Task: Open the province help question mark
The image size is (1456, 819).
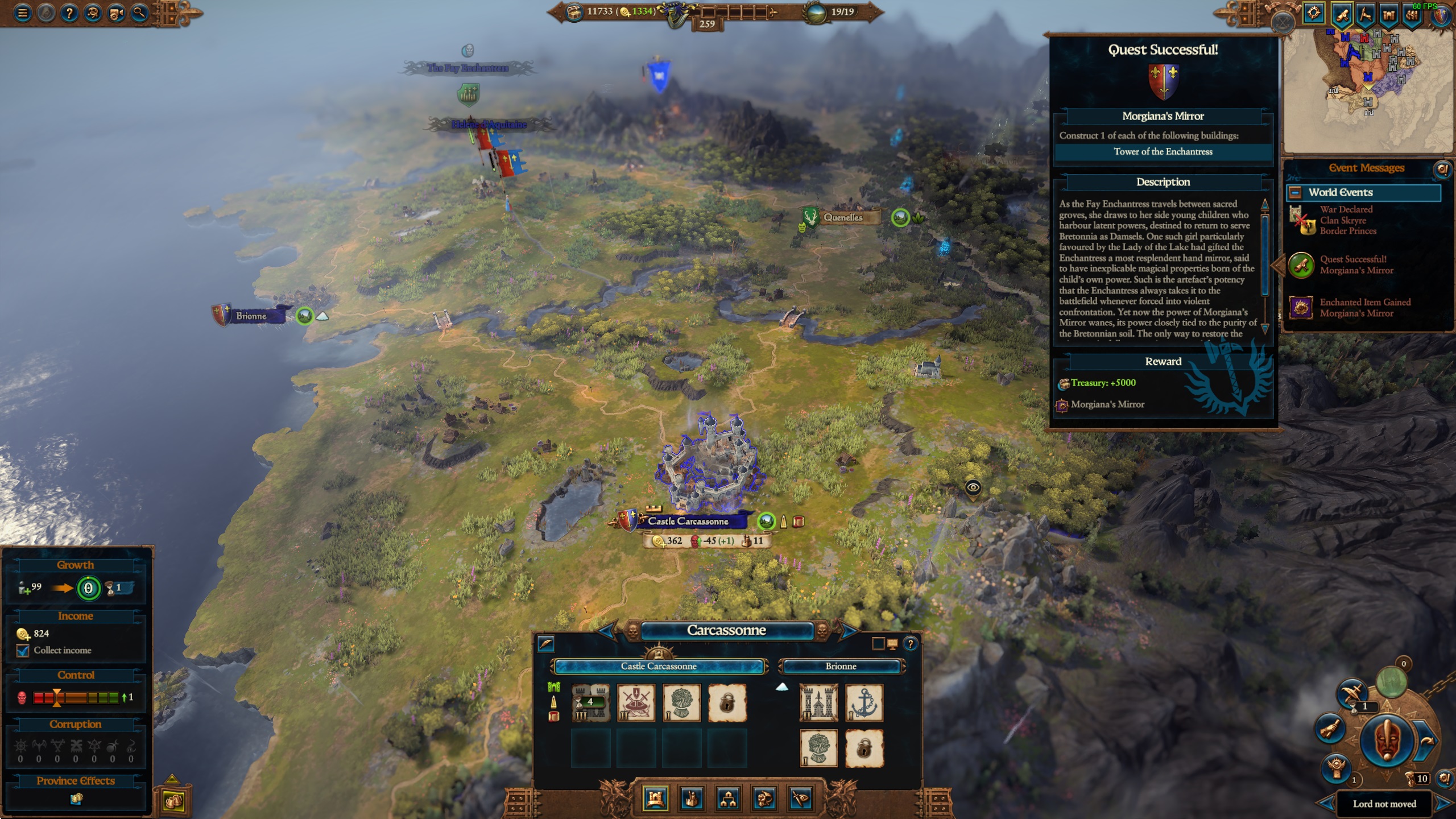Action: [910, 644]
